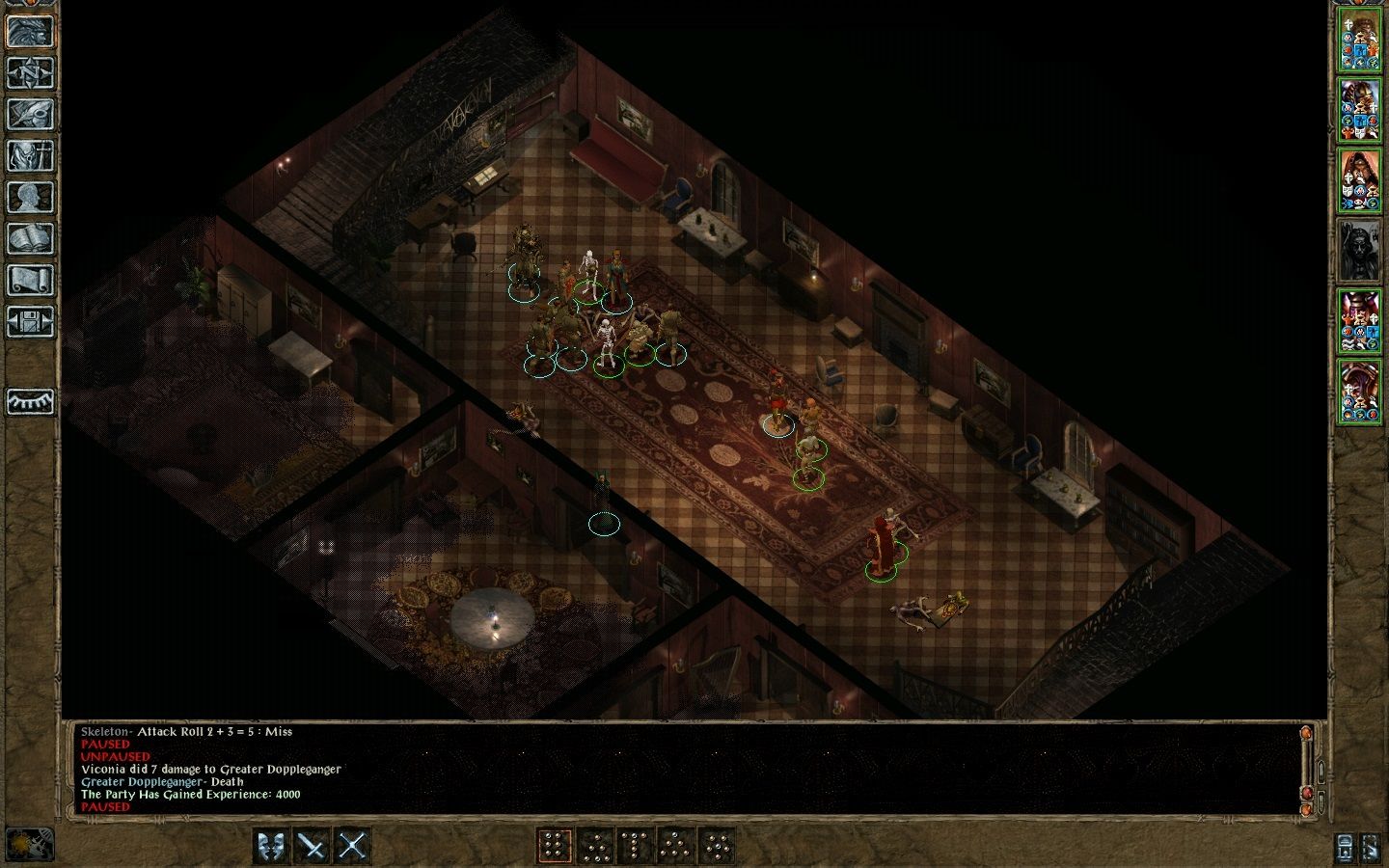The width and height of the screenshot is (1389, 868).
Task: Open the area map with the compass button
Action: [x=30, y=72]
